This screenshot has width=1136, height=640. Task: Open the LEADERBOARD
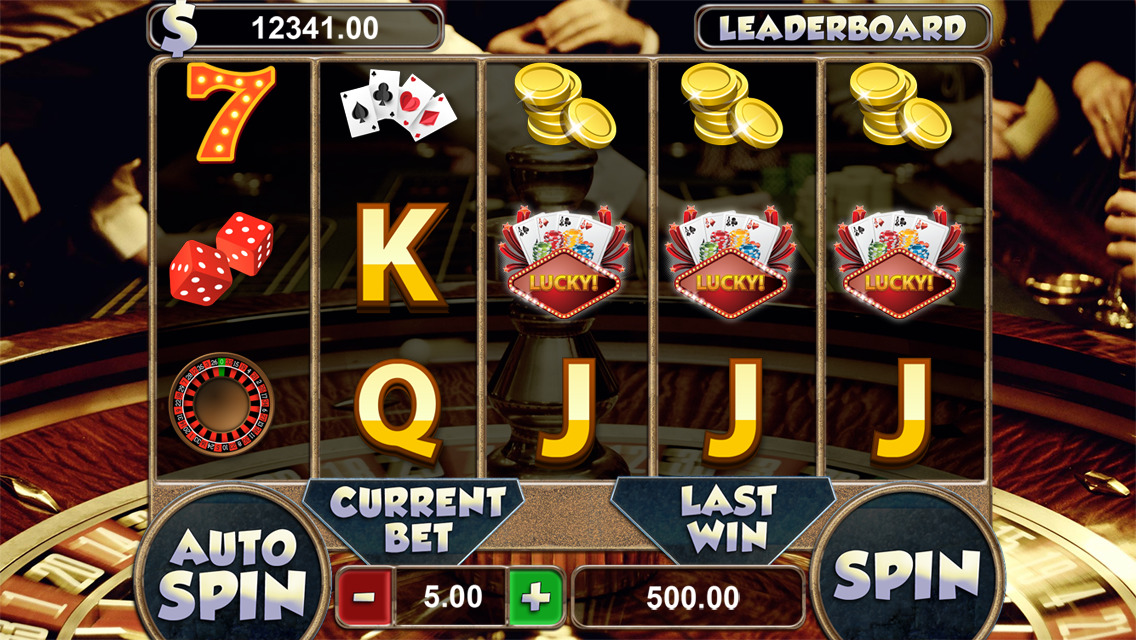(x=843, y=27)
